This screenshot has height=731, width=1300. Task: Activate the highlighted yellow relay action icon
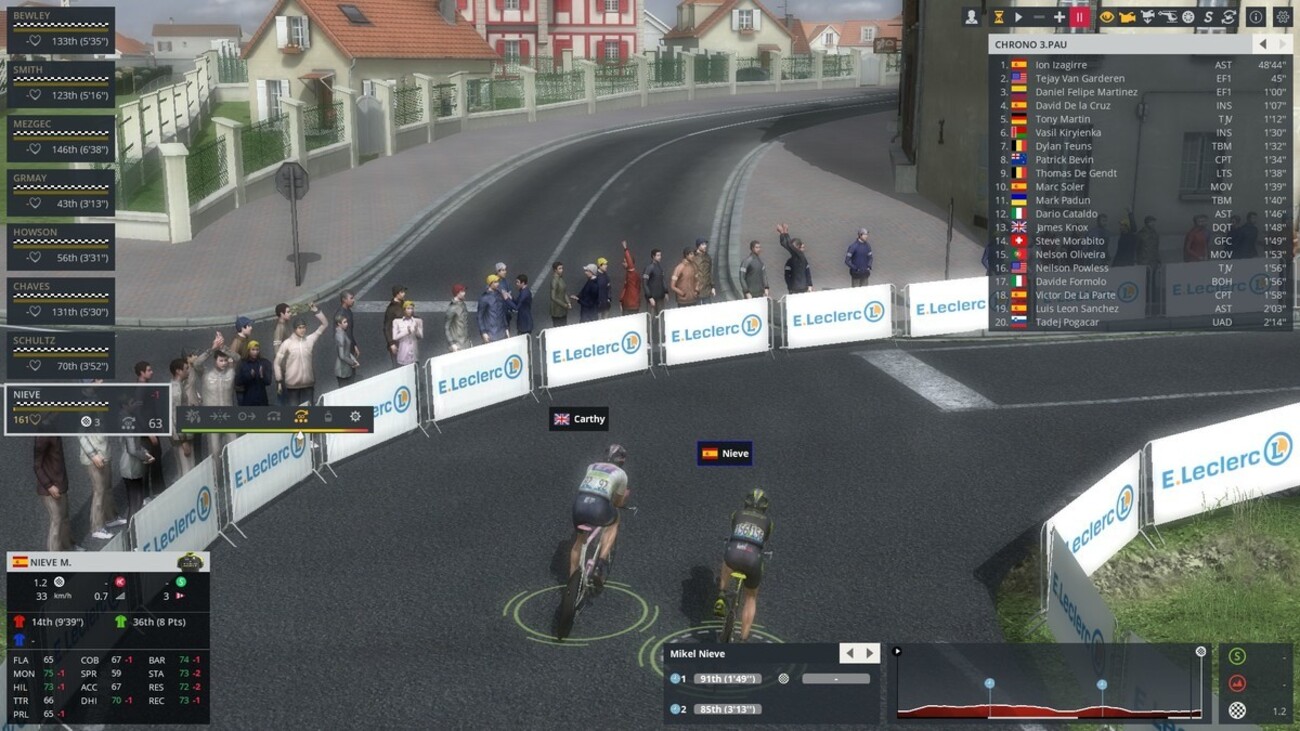(x=300, y=416)
